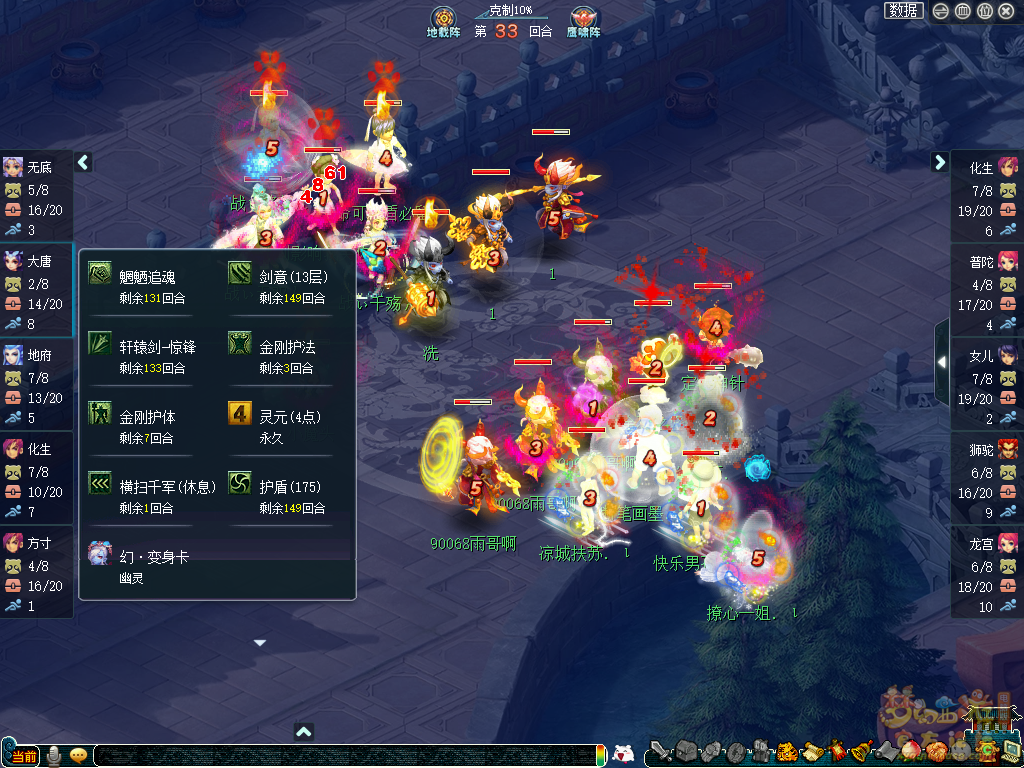Open the tiger head pet icon
This screenshot has width=1024, height=768.
(x=787, y=752)
